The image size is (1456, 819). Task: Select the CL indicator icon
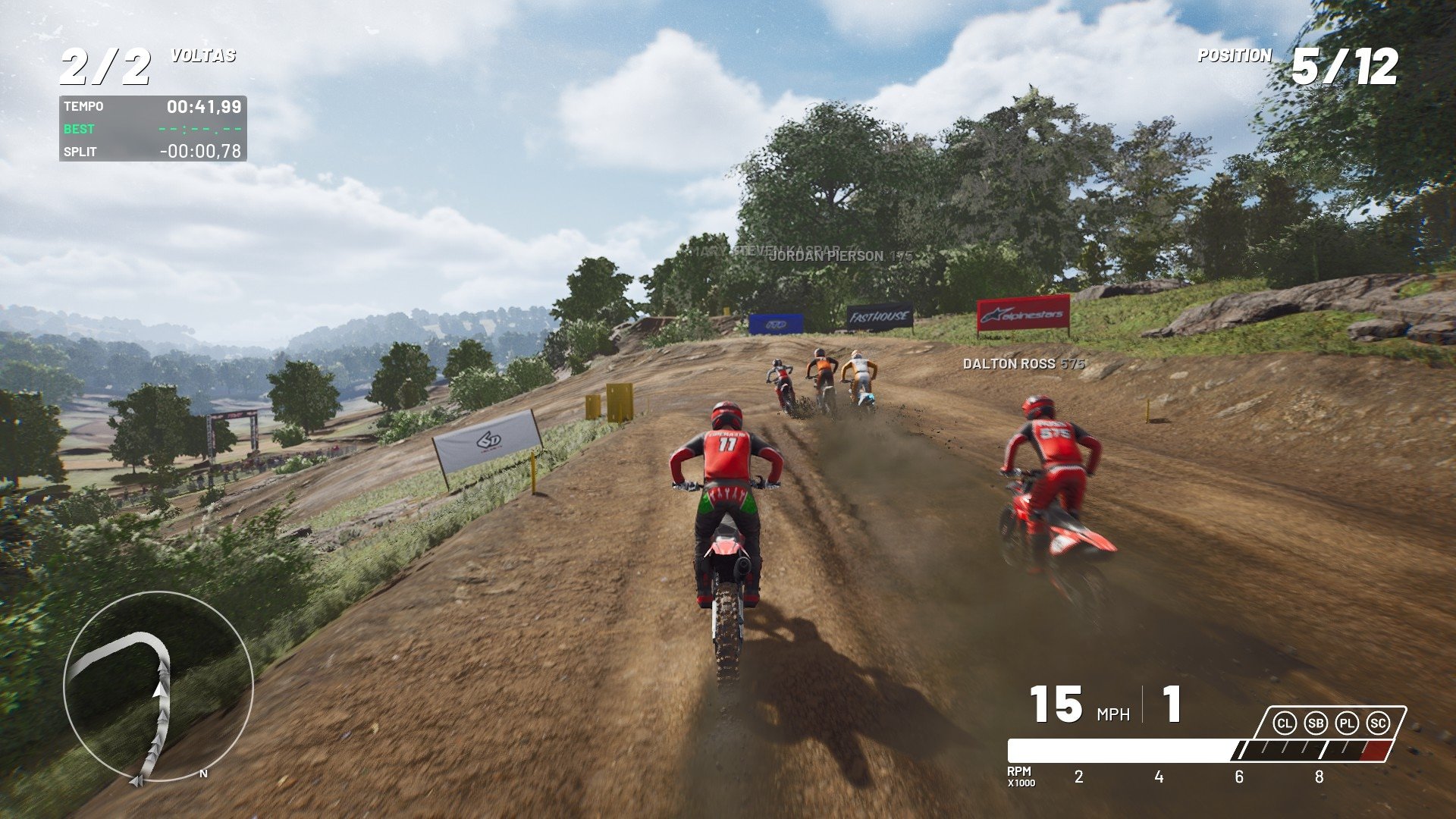1285,723
